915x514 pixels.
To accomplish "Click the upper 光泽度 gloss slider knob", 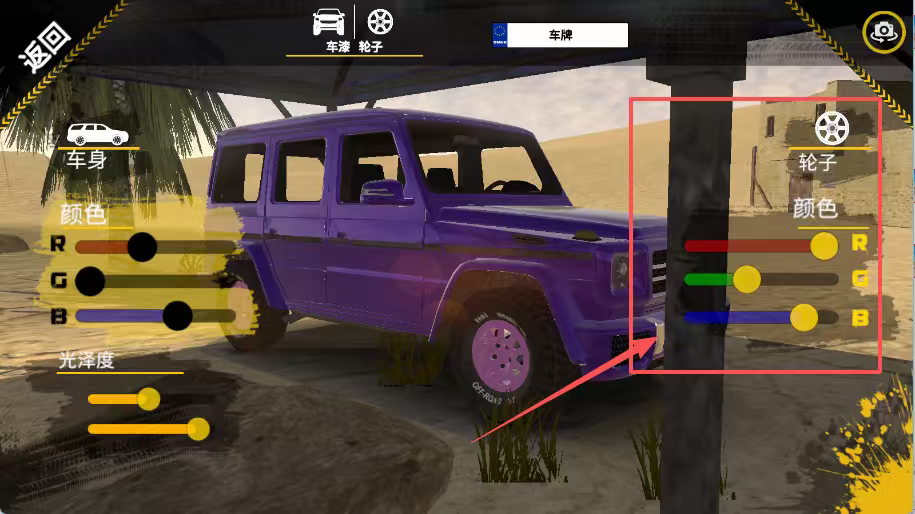I will [149, 399].
